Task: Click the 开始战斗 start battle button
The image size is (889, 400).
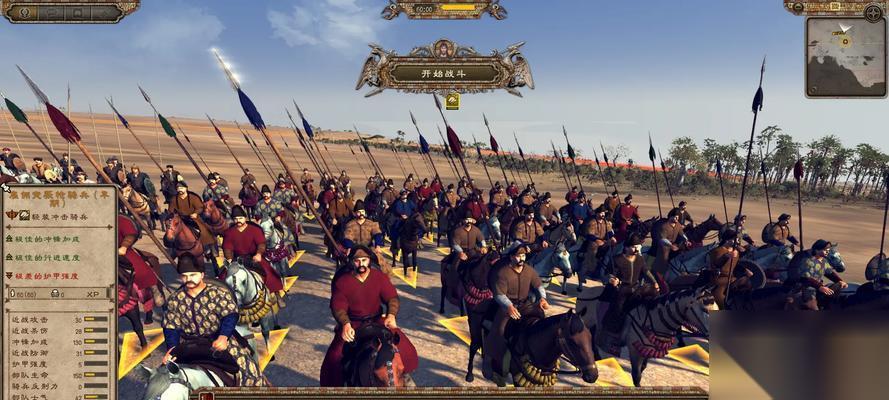Action: 444,72
